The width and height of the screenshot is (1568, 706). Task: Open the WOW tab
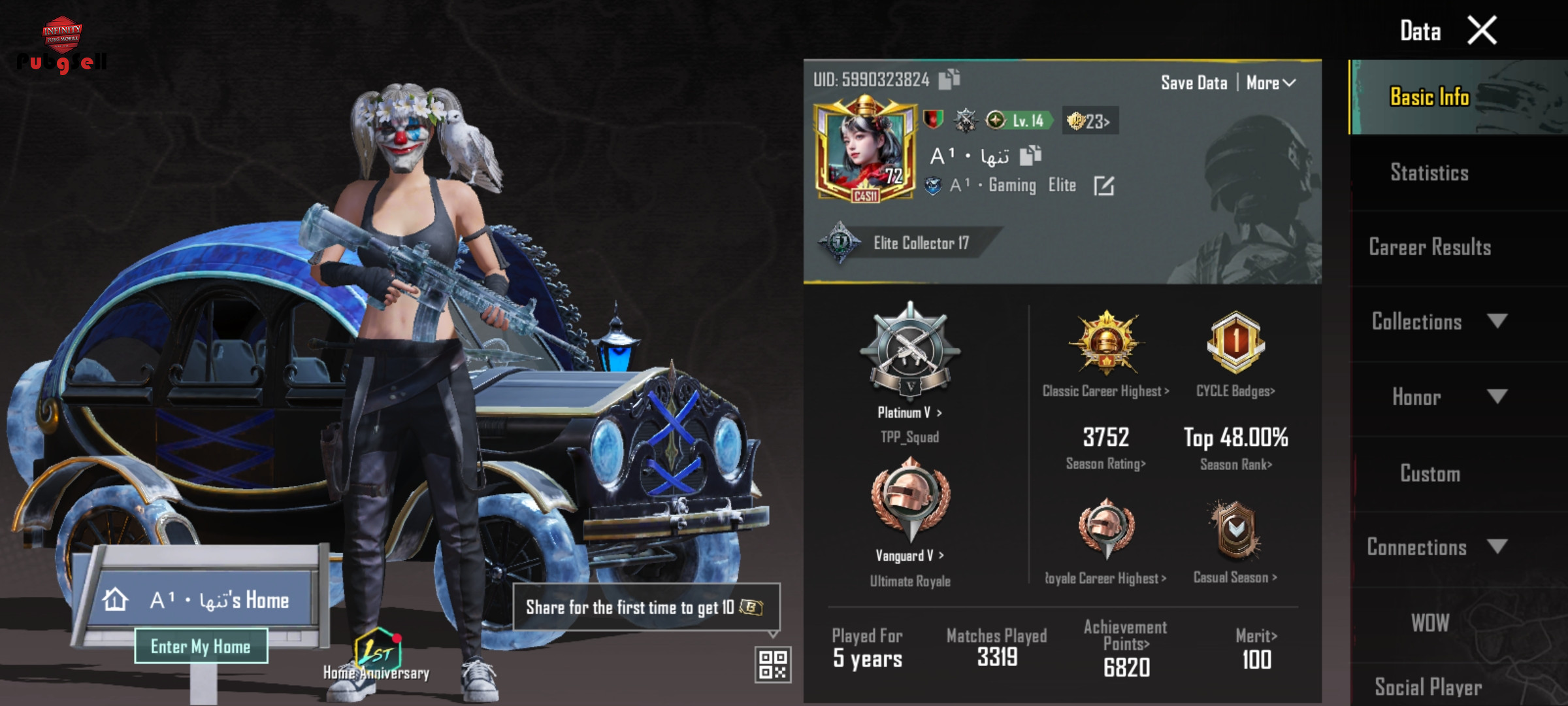[x=1429, y=623]
